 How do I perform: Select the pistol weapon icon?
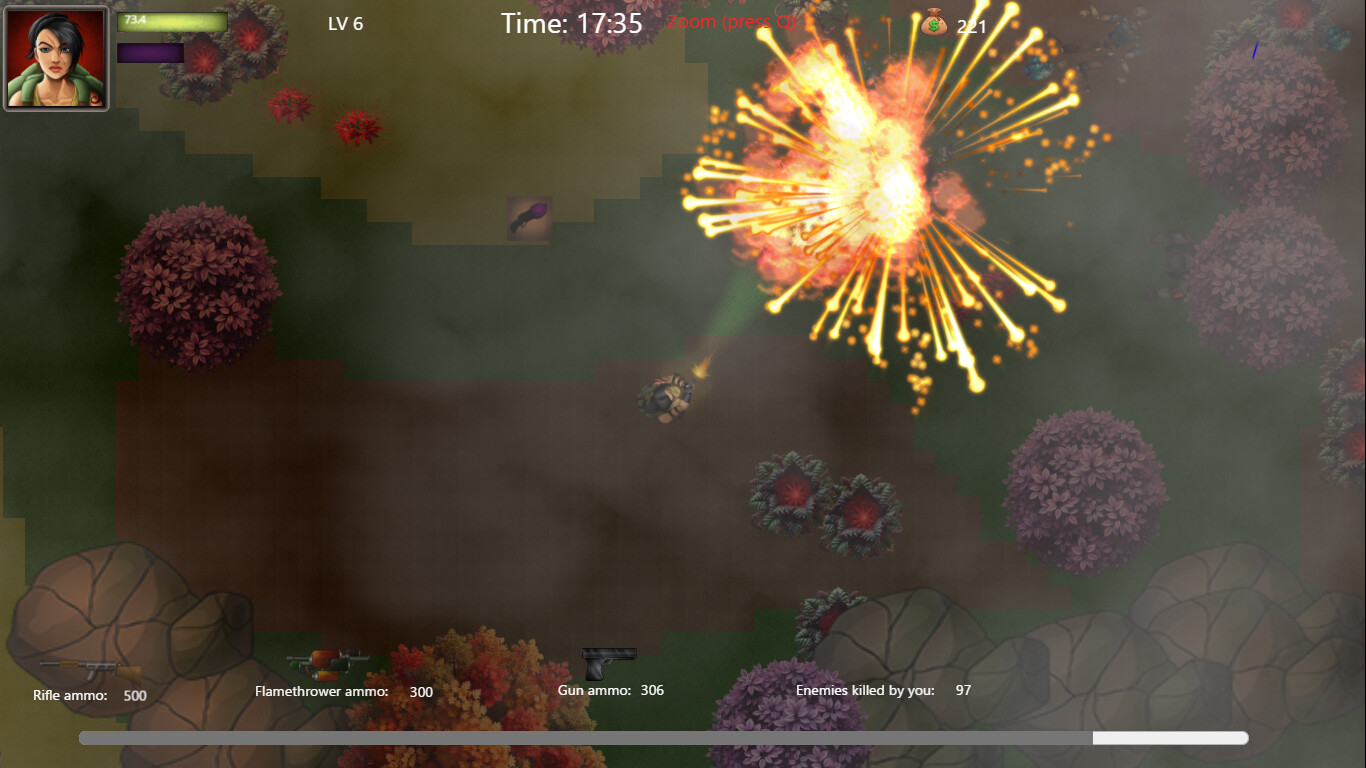click(608, 660)
